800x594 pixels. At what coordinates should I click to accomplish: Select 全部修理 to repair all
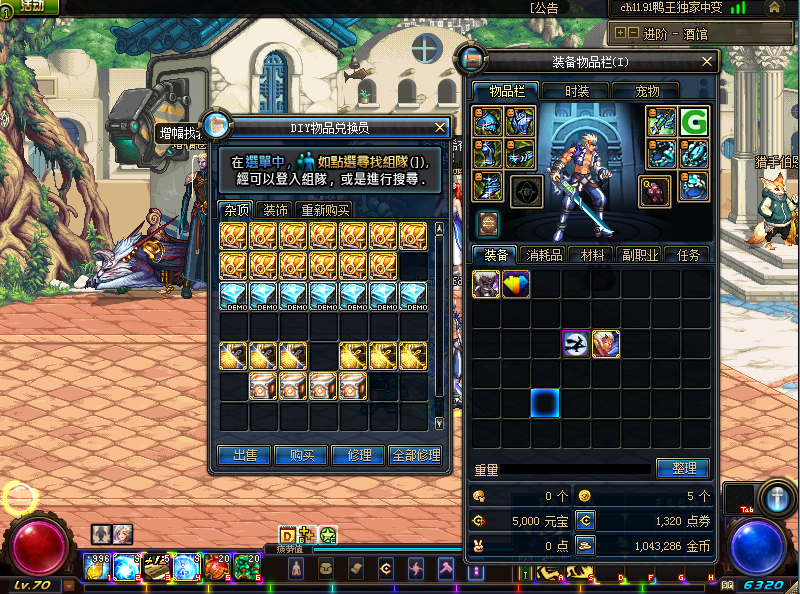414,455
